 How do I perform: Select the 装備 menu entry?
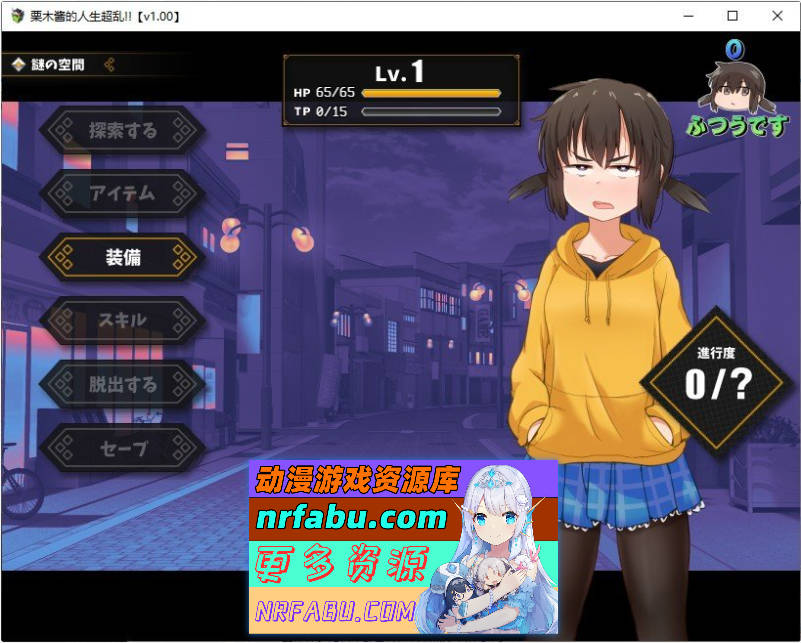(122, 257)
